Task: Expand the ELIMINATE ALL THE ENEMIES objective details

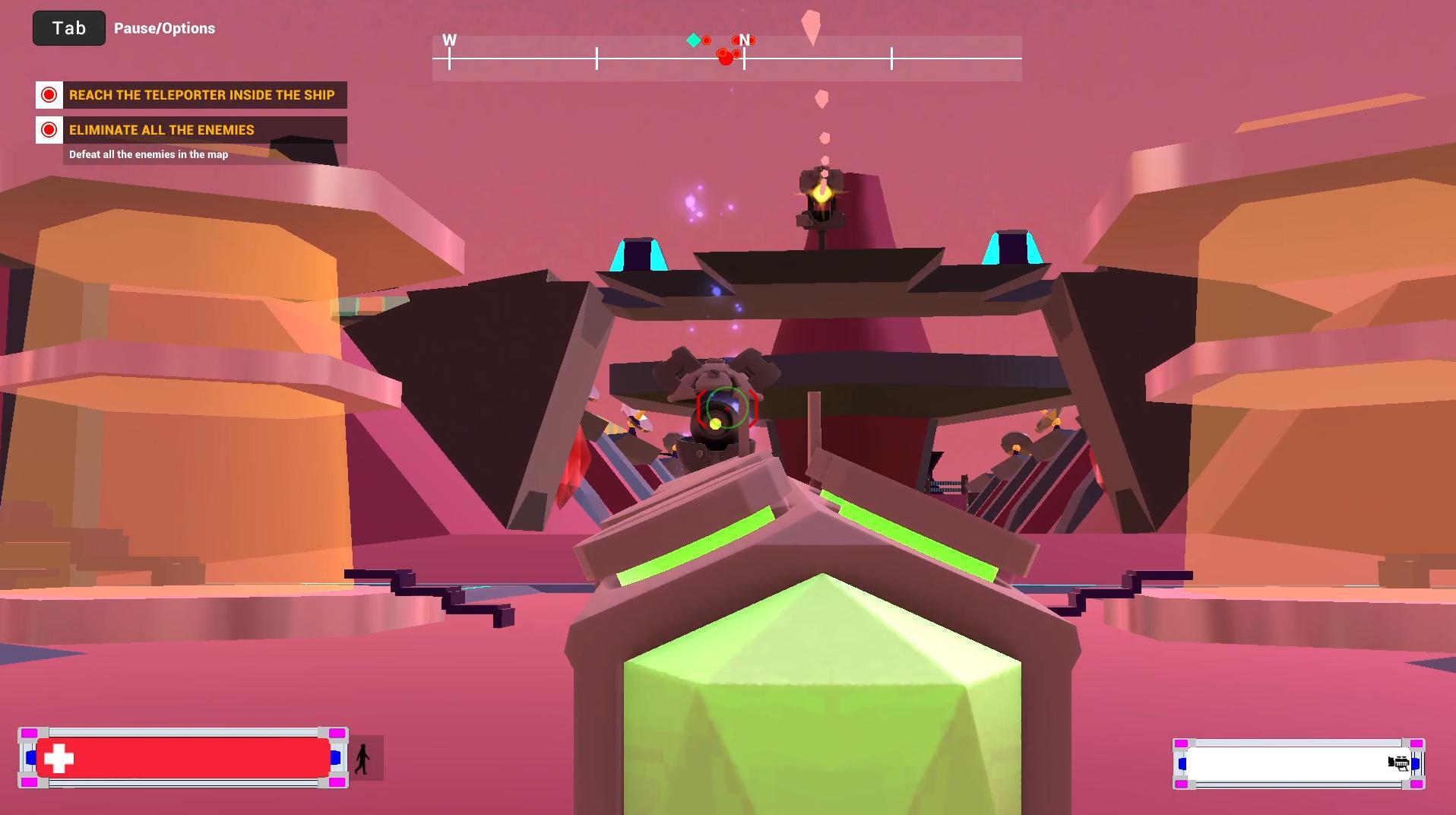Action: tap(162, 129)
